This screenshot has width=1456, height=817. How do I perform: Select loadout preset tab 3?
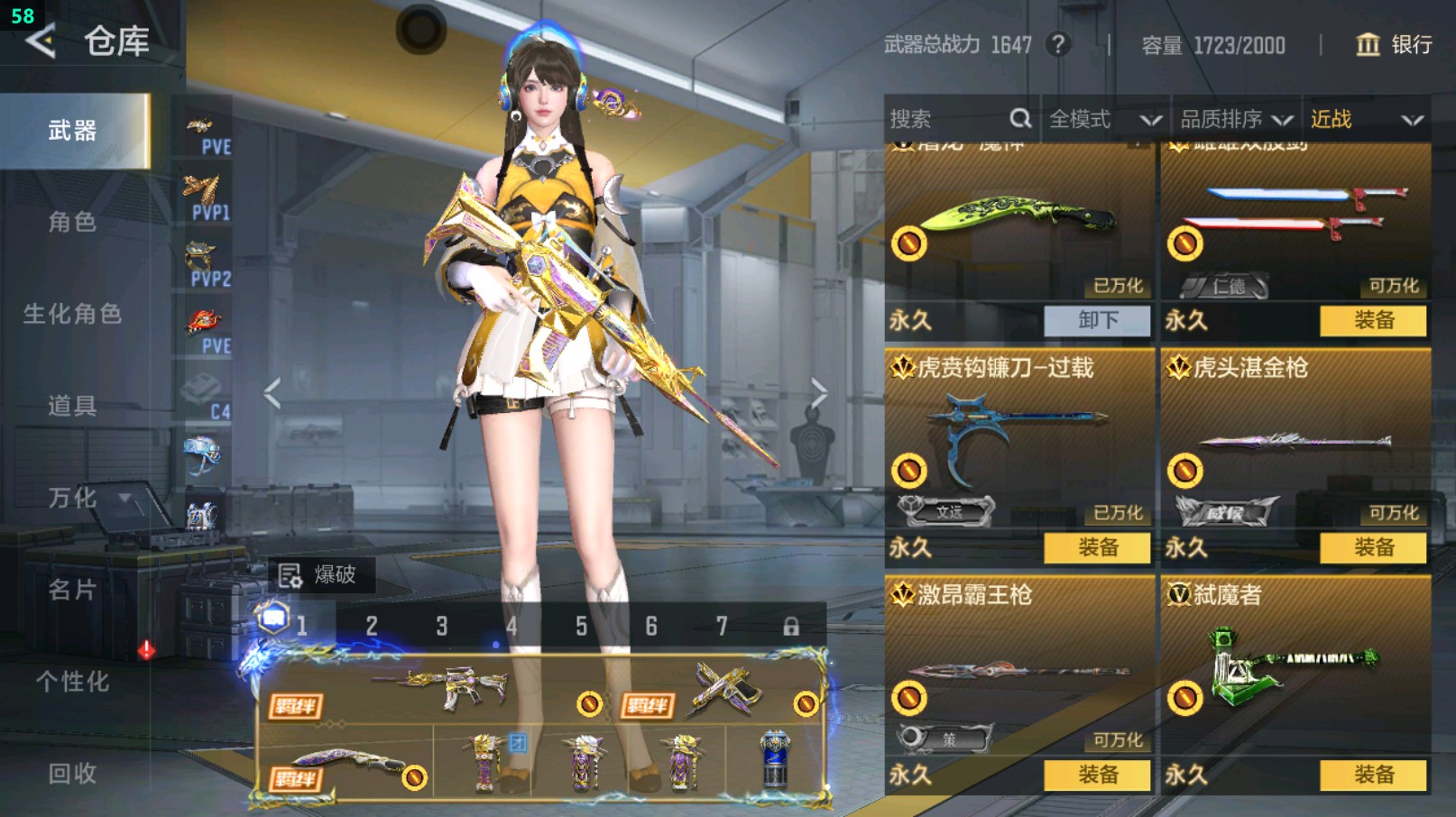coord(441,624)
